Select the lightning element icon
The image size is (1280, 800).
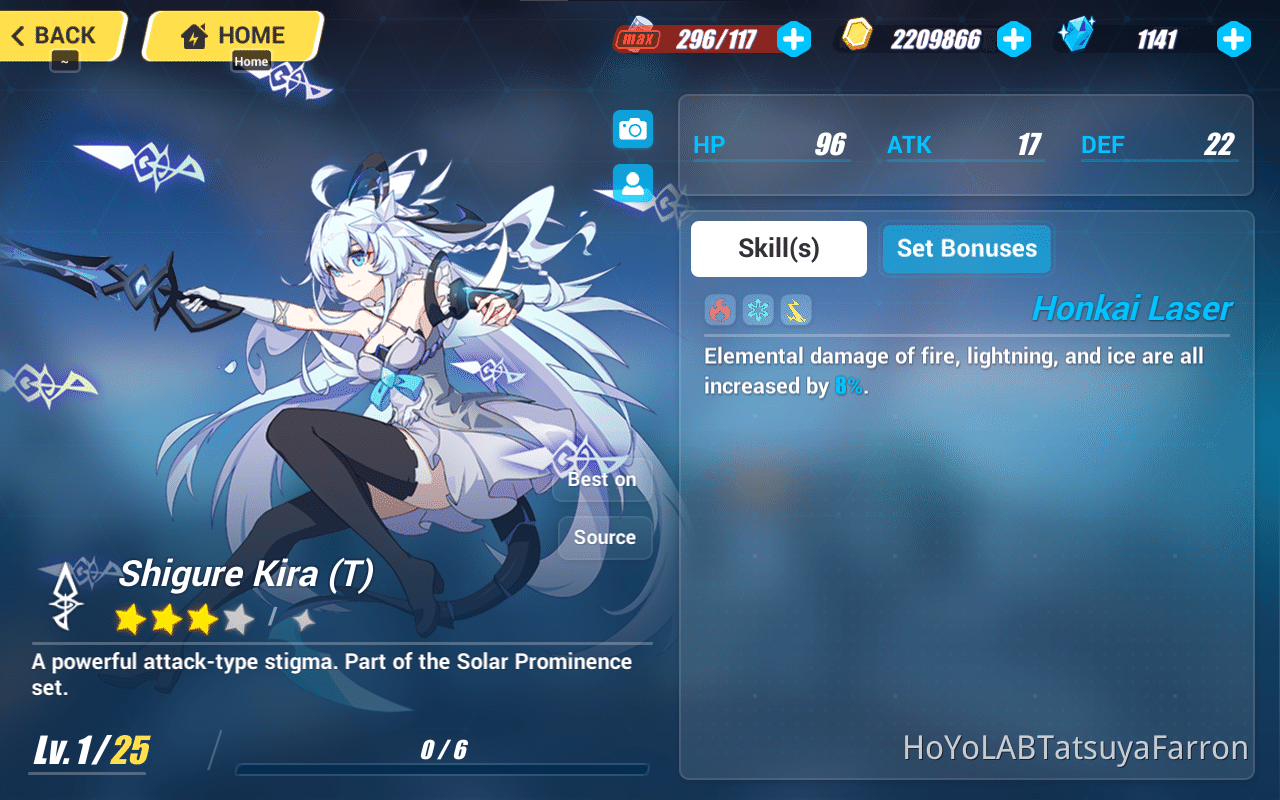coord(795,310)
